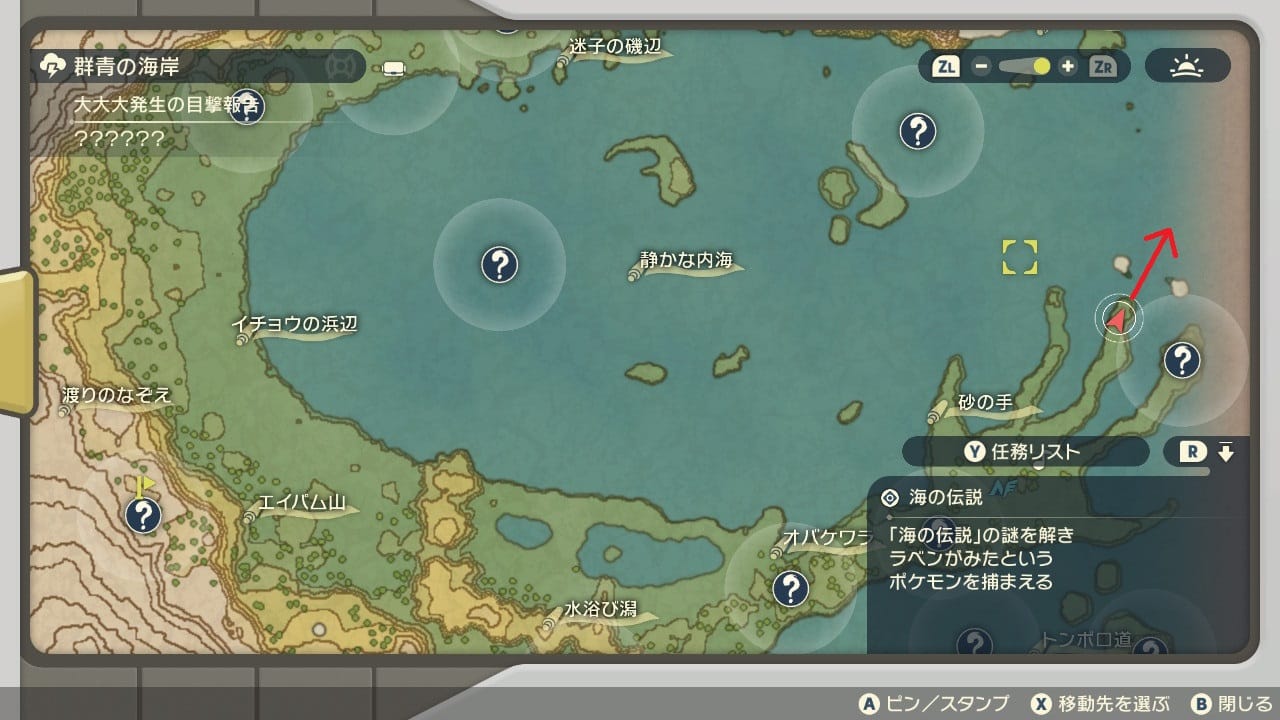
Task: Select the question marker left of 静かな内海
Action: (499, 265)
